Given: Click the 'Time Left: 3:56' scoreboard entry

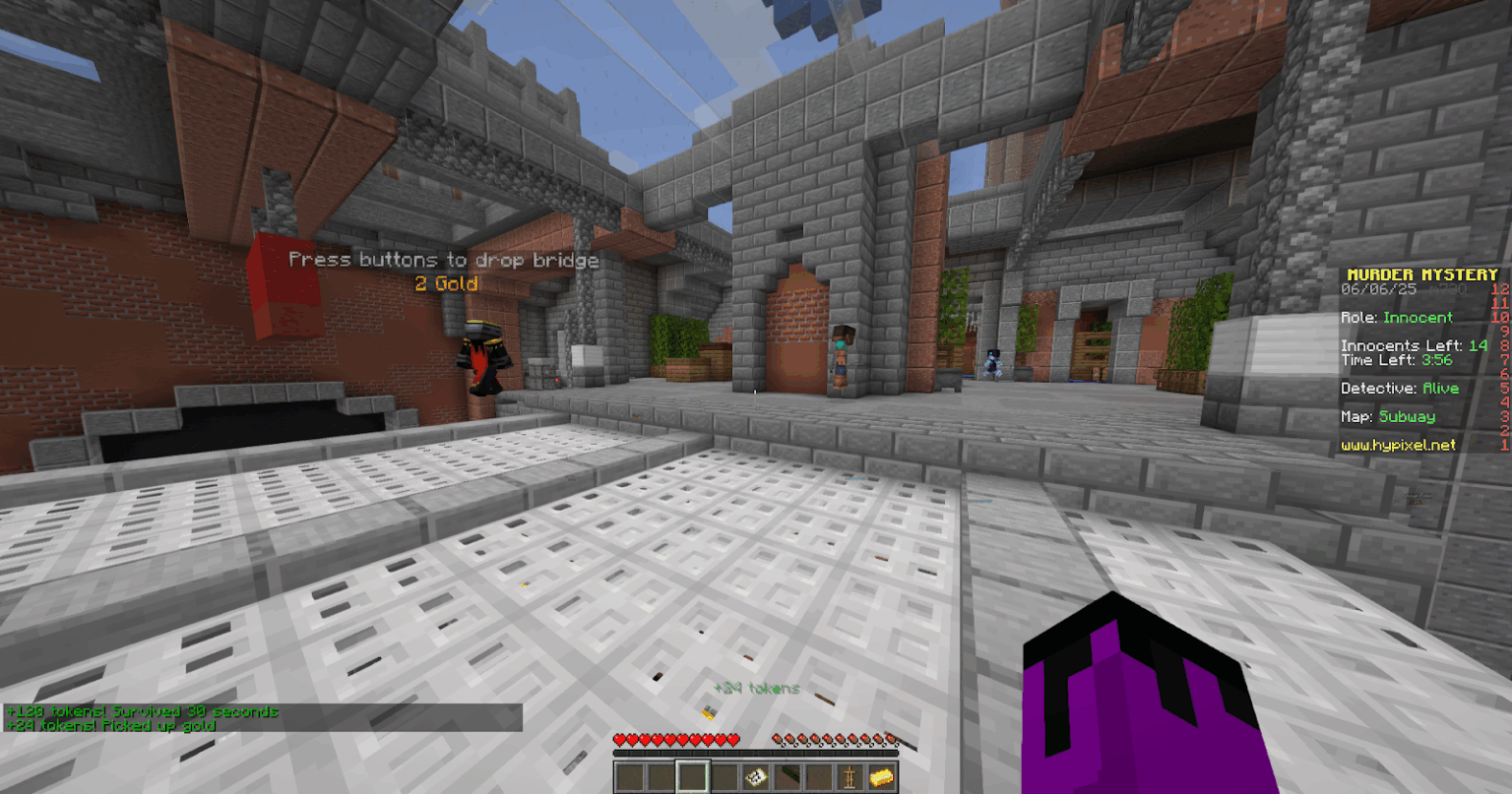Looking at the screenshot, I should click(x=1398, y=360).
